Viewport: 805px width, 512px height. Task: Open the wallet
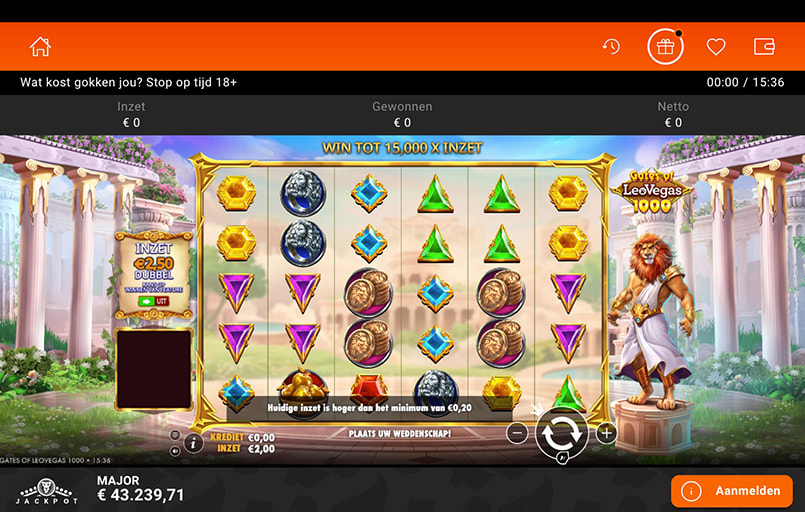point(764,47)
